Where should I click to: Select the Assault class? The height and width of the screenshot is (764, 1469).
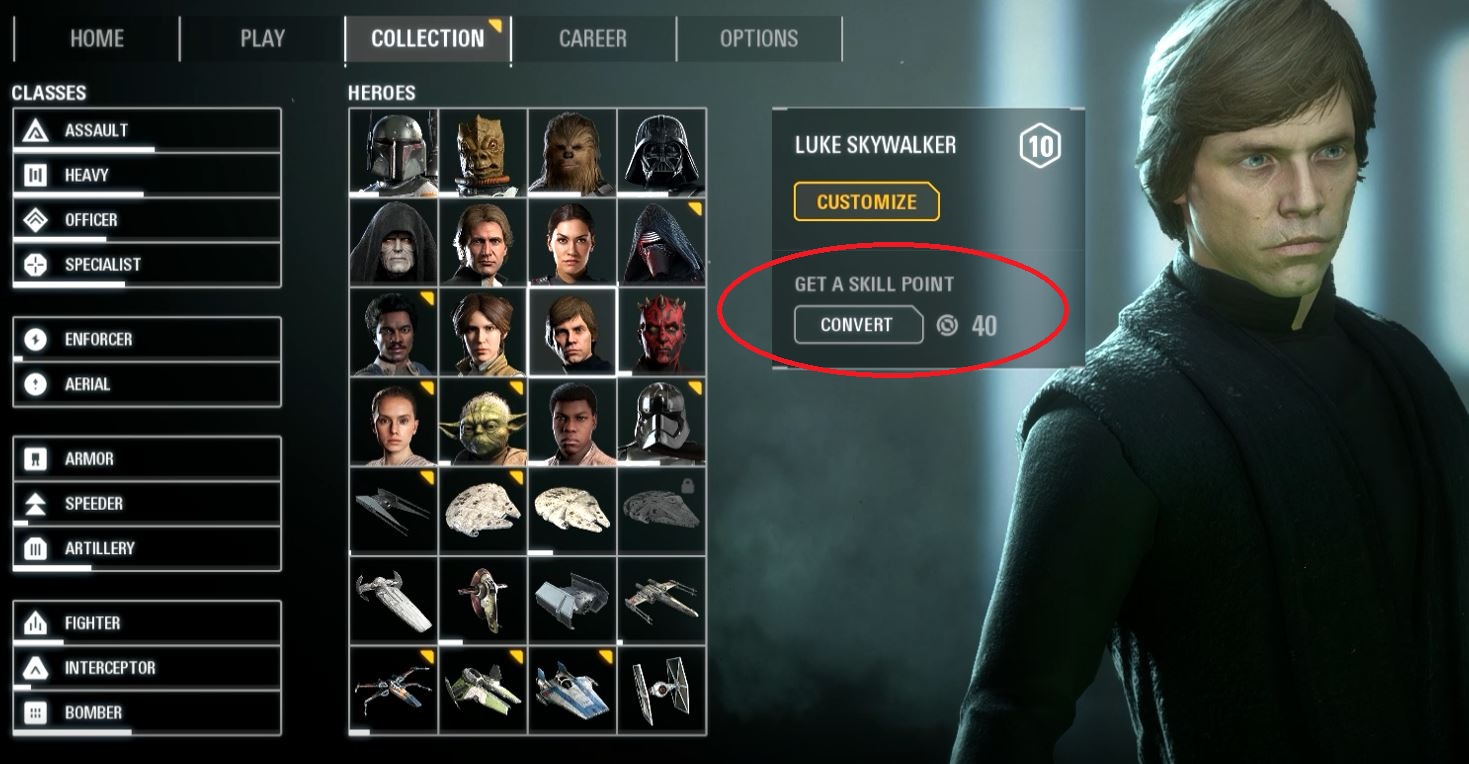tap(146, 130)
